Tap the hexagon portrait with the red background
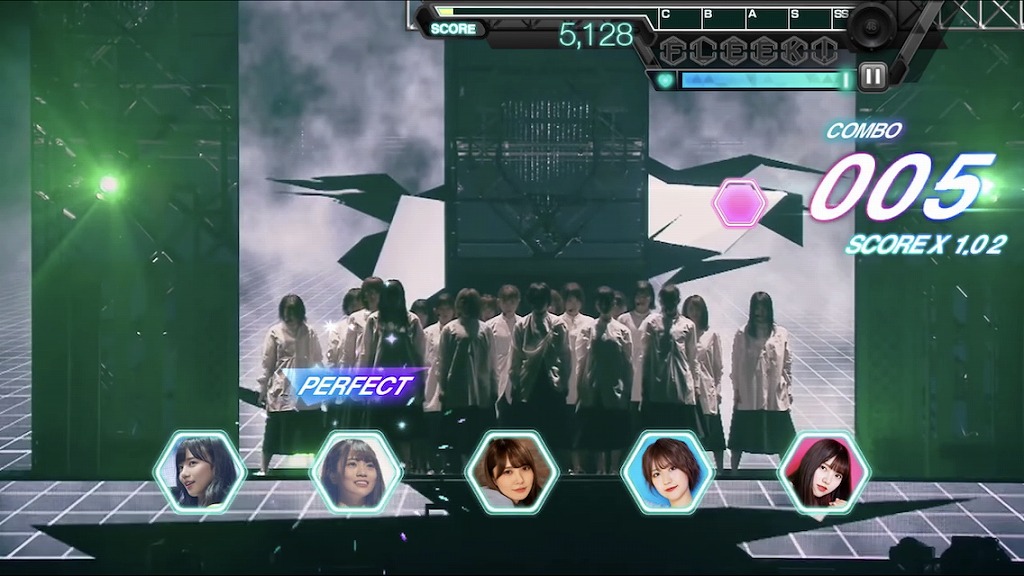The width and height of the screenshot is (1024, 576). tap(823, 472)
